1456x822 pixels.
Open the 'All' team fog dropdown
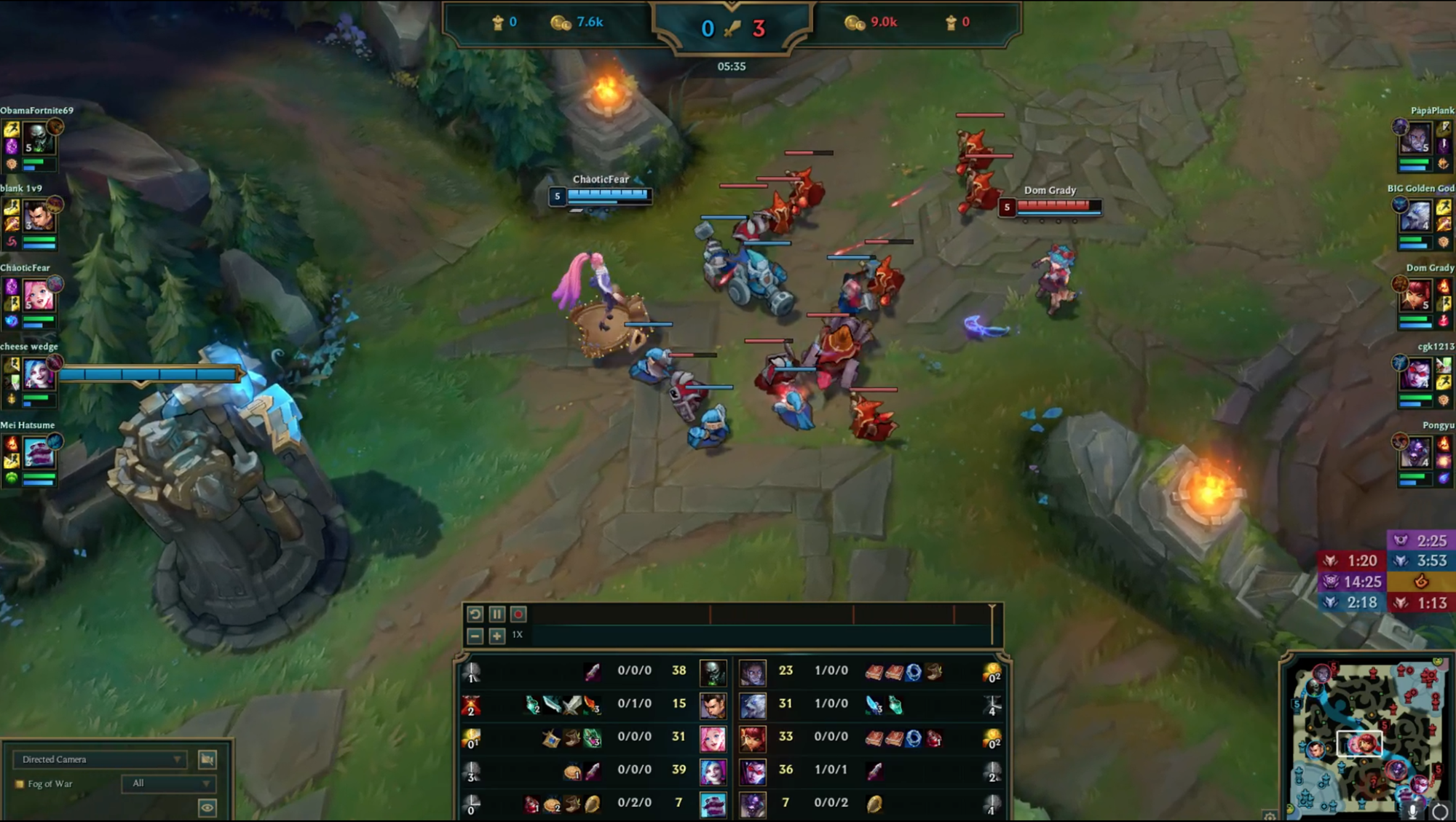[168, 783]
